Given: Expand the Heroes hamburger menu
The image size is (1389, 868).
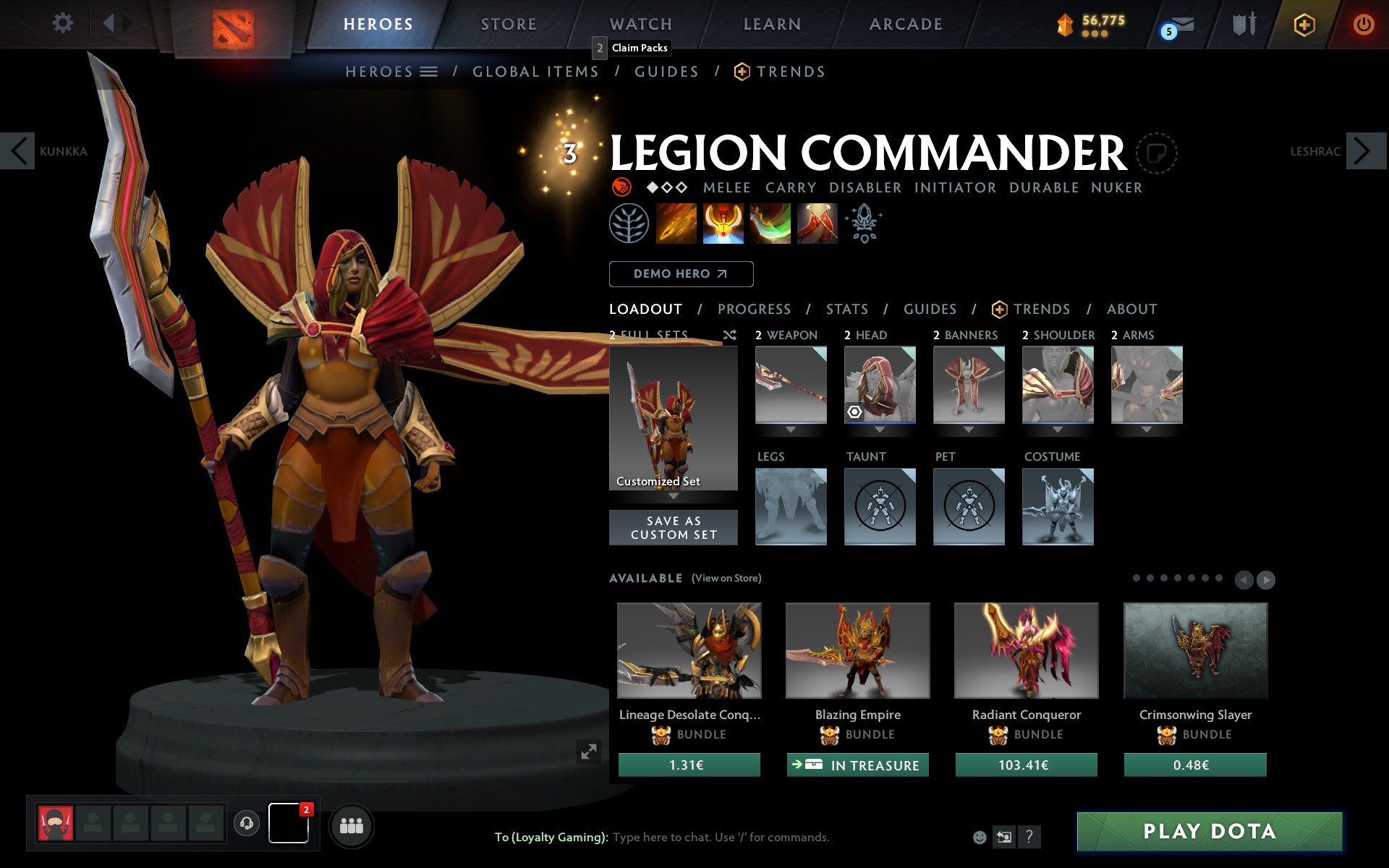Looking at the screenshot, I should [429, 72].
